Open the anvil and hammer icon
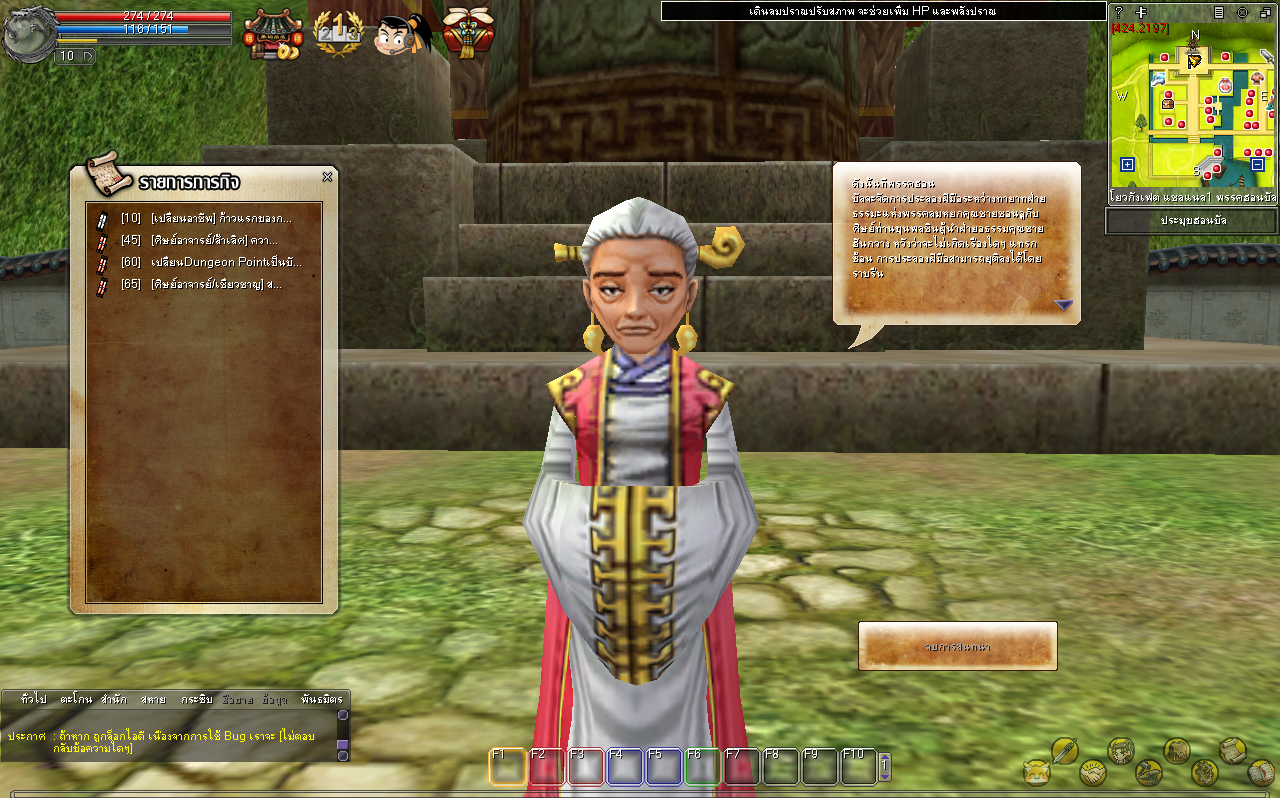 click(x=1148, y=772)
